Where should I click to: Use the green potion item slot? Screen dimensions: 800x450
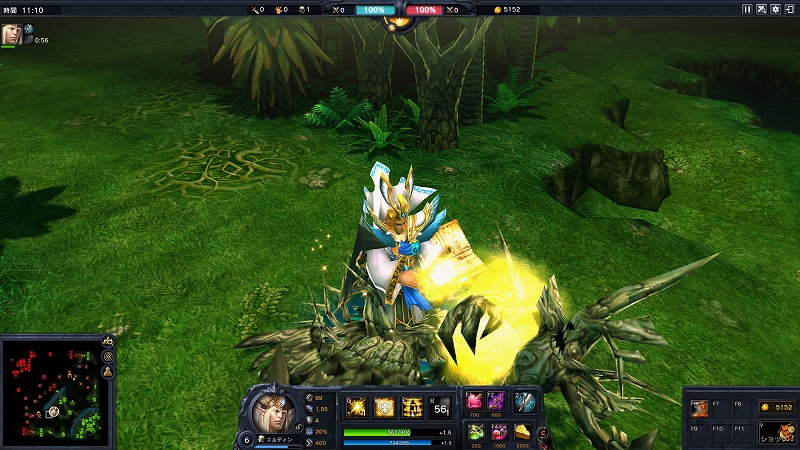tap(475, 432)
